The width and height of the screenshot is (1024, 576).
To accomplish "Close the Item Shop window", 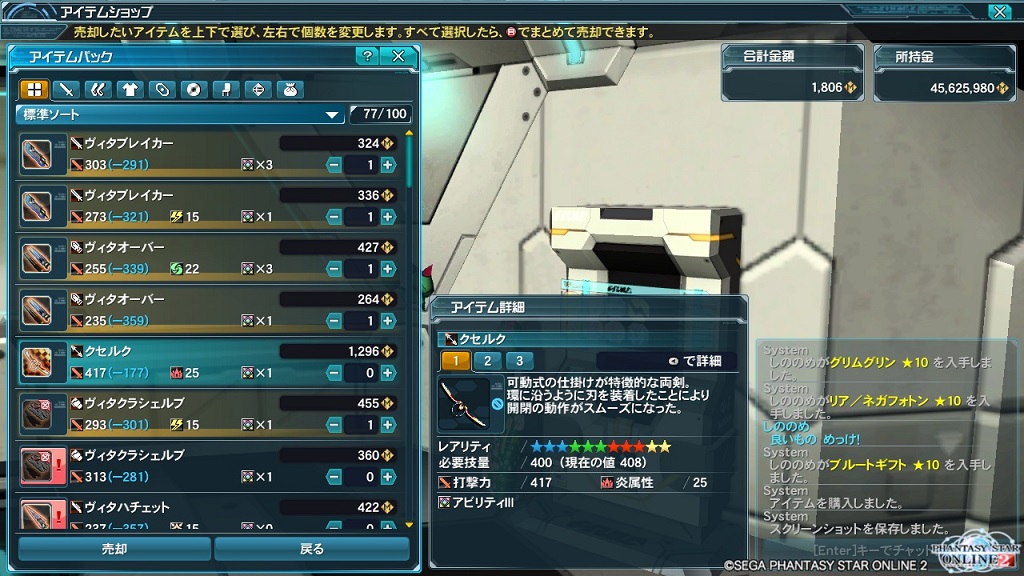I will [x=999, y=12].
